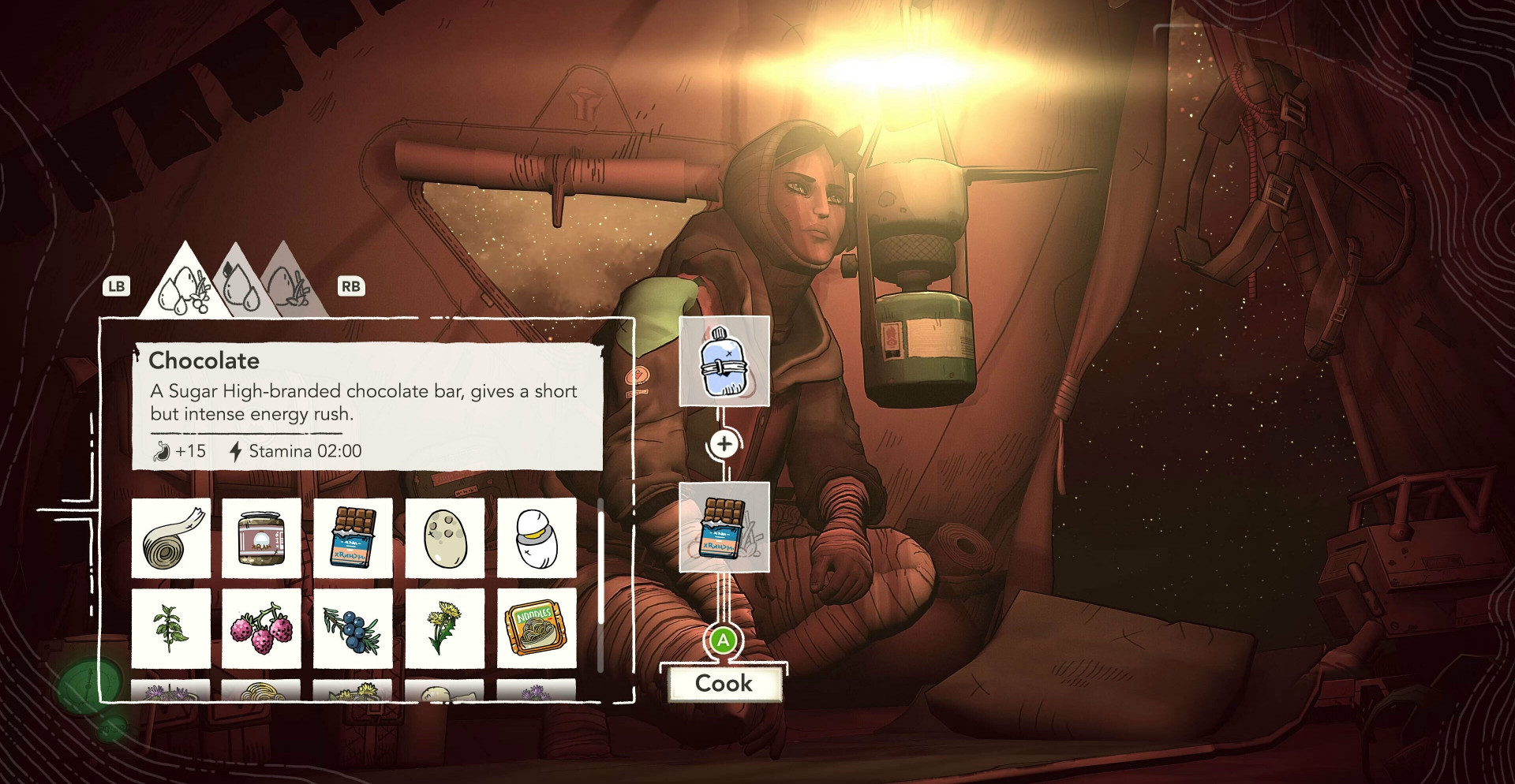Remove chocolate from the second recipe slot
This screenshot has width=1515, height=784.
coord(724,527)
